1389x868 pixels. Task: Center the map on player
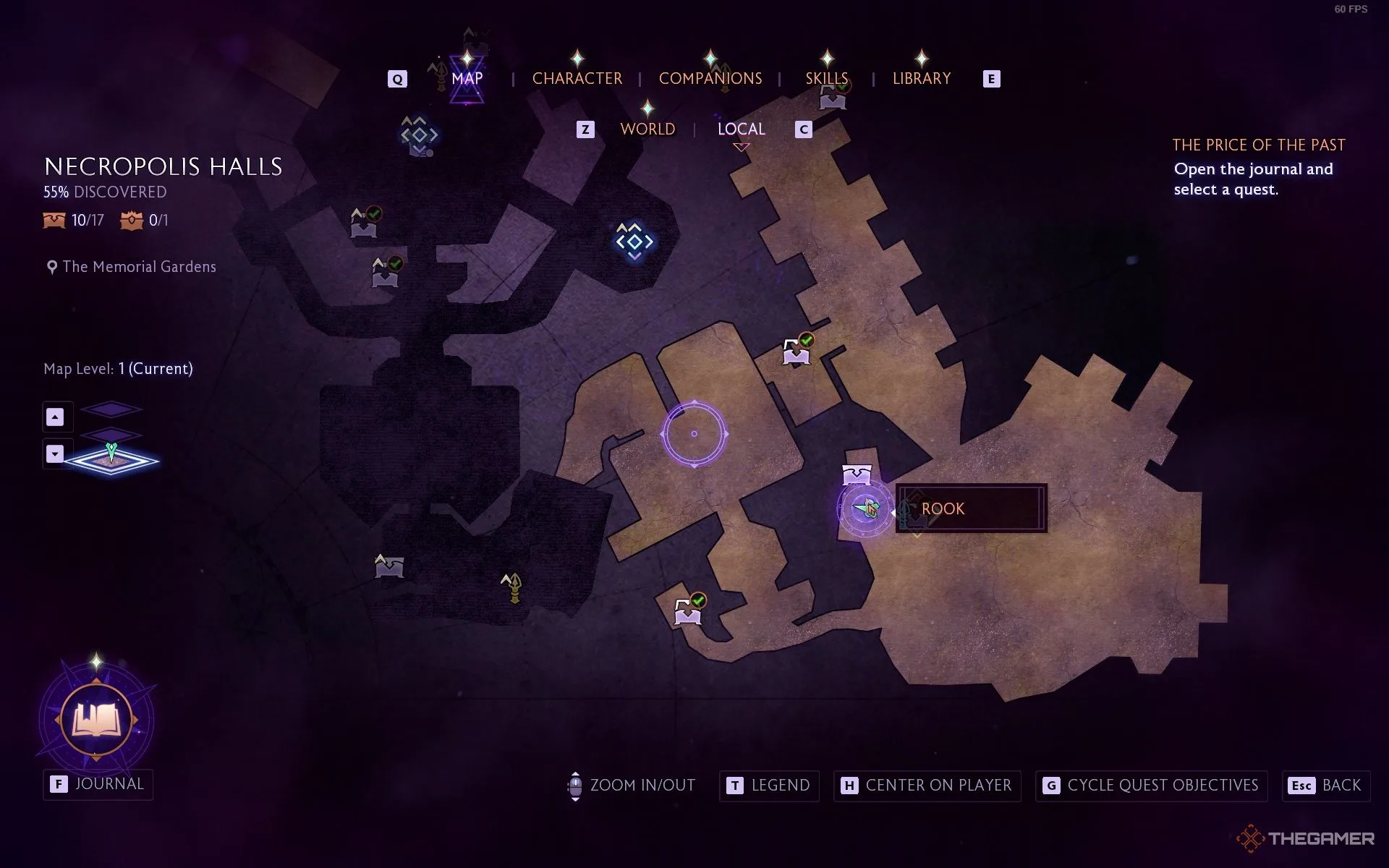click(927, 786)
